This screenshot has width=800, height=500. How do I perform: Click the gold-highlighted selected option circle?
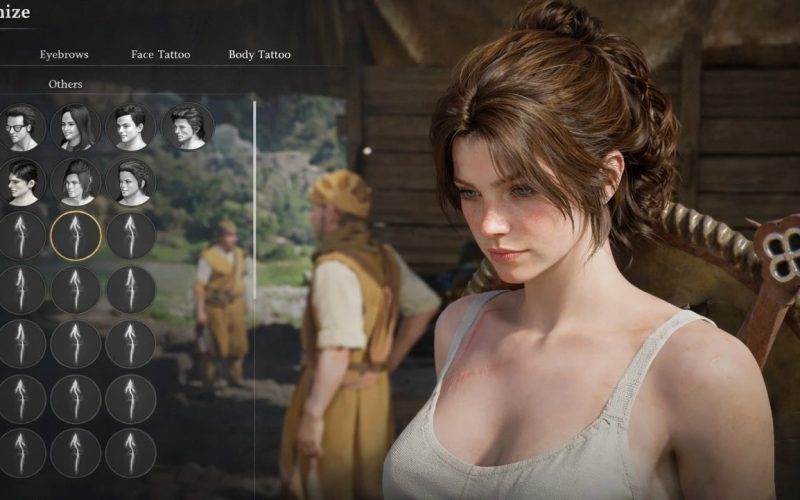(76, 235)
